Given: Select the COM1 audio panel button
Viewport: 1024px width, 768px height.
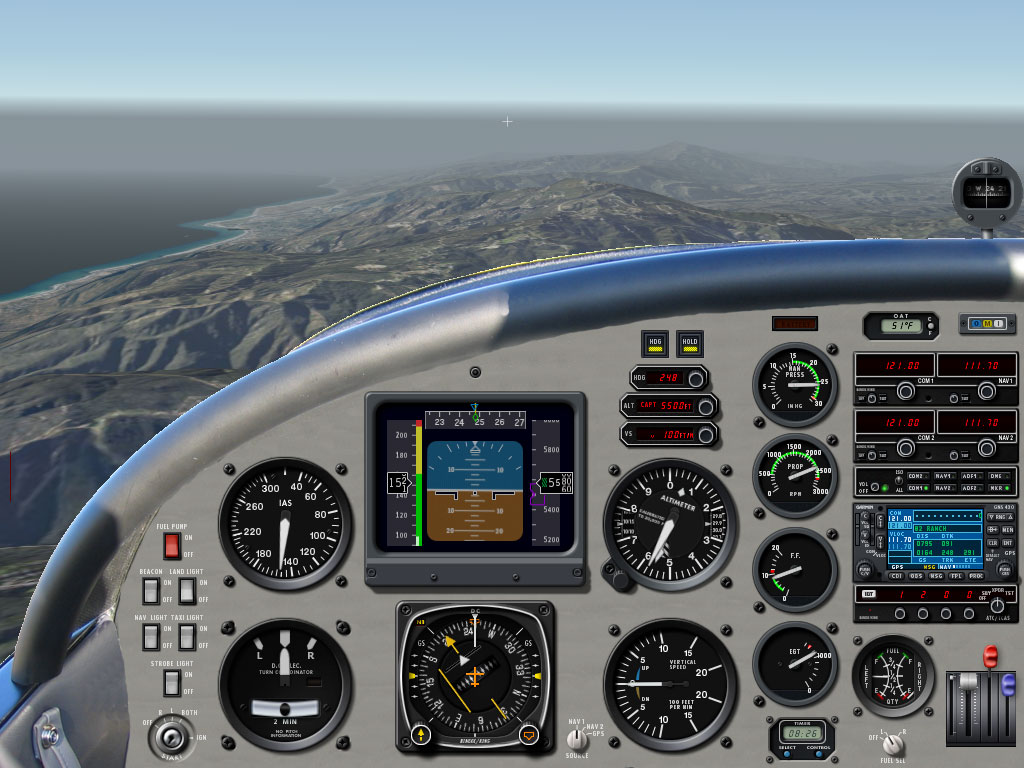Looking at the screenshot, I should 915,488.
